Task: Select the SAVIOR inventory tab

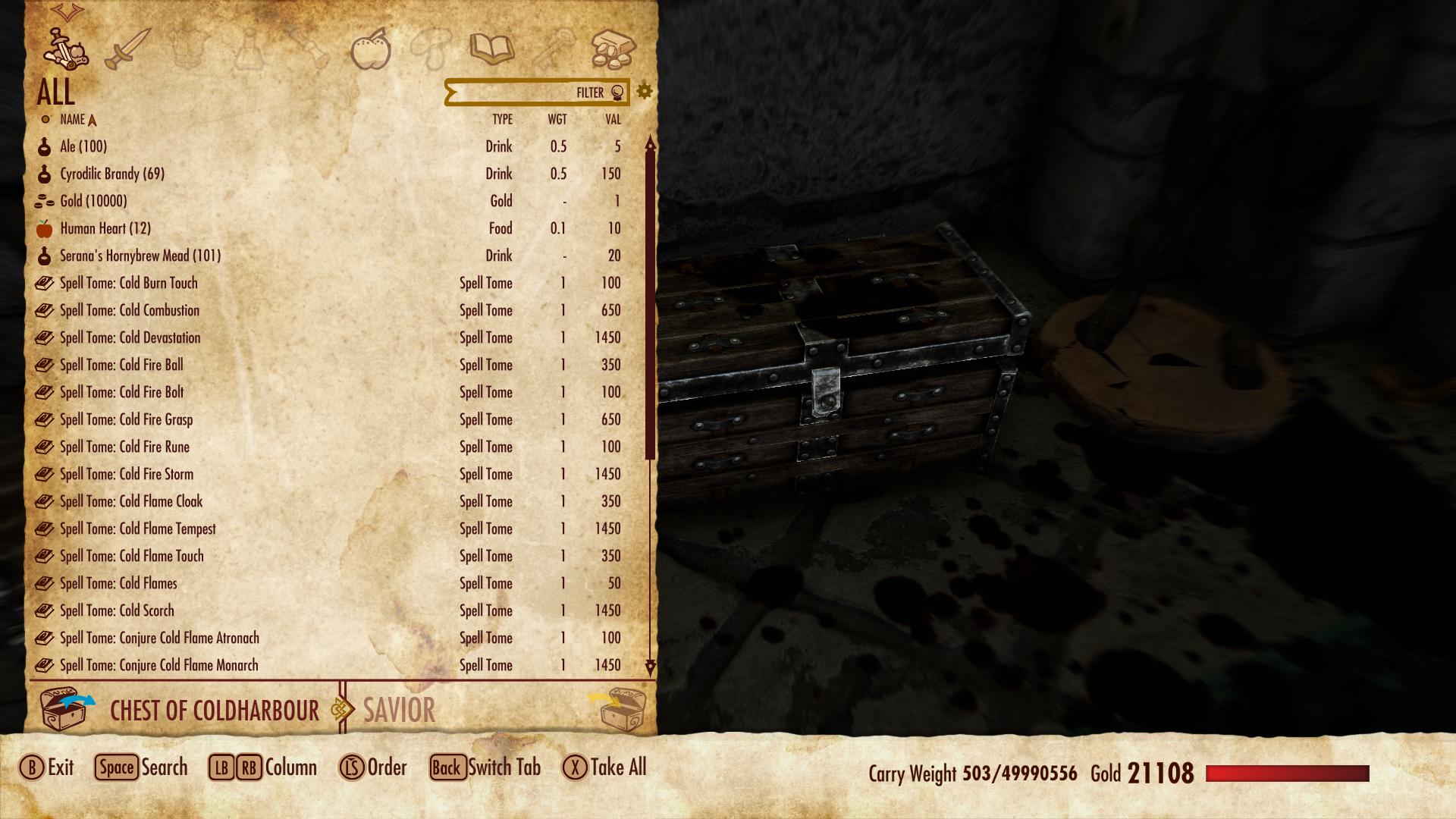Action: [x=398, y=711]
